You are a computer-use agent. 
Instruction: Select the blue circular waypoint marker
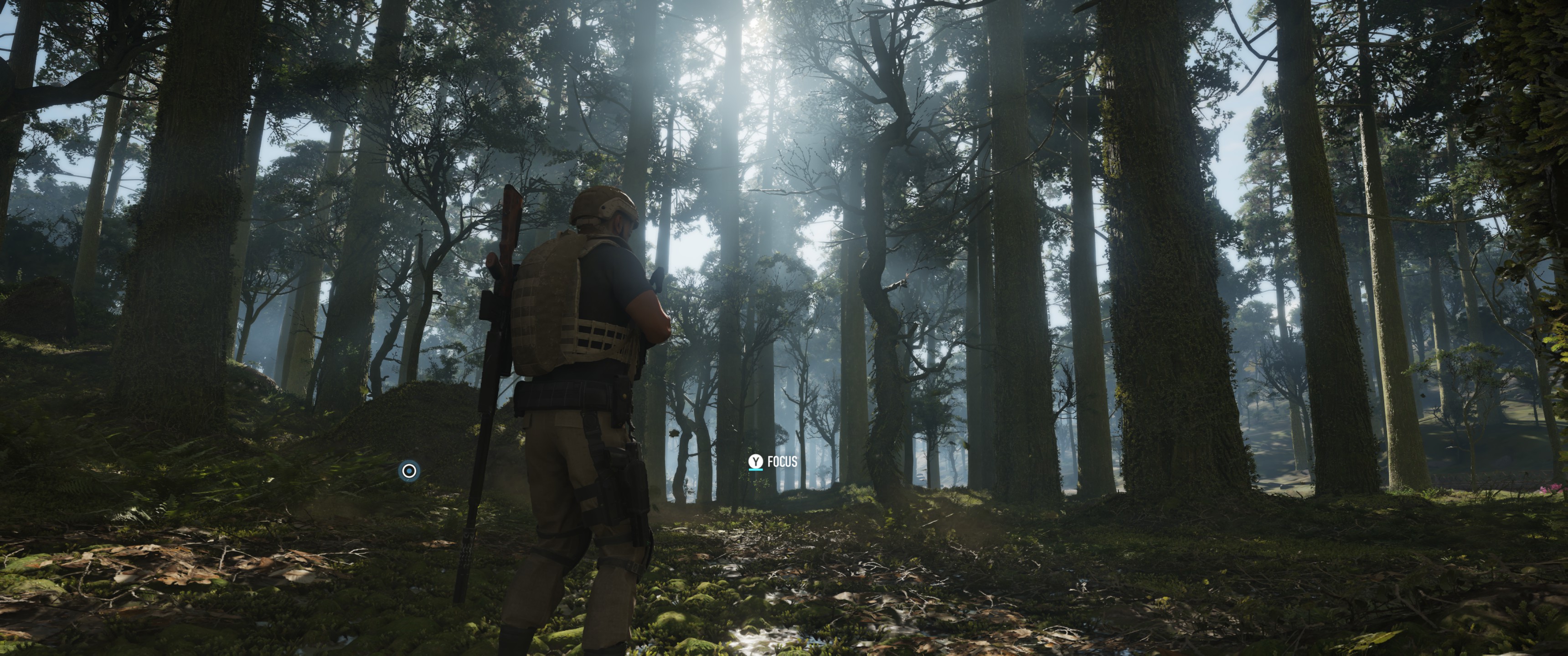point(409,471)
